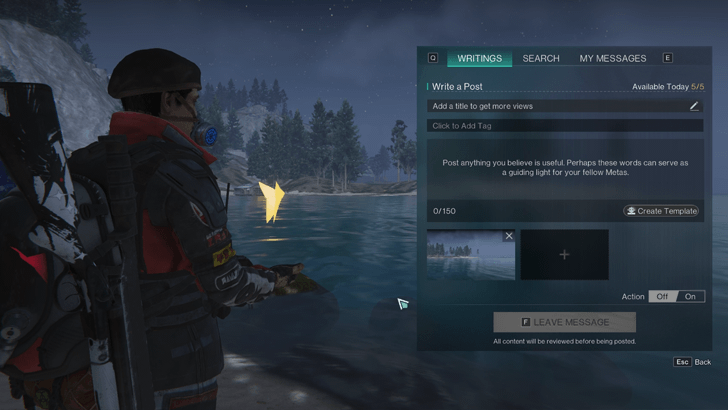Screen dimensions: 728x410
Task: Remove the attached lake screenshot
Action: [509, 236]
